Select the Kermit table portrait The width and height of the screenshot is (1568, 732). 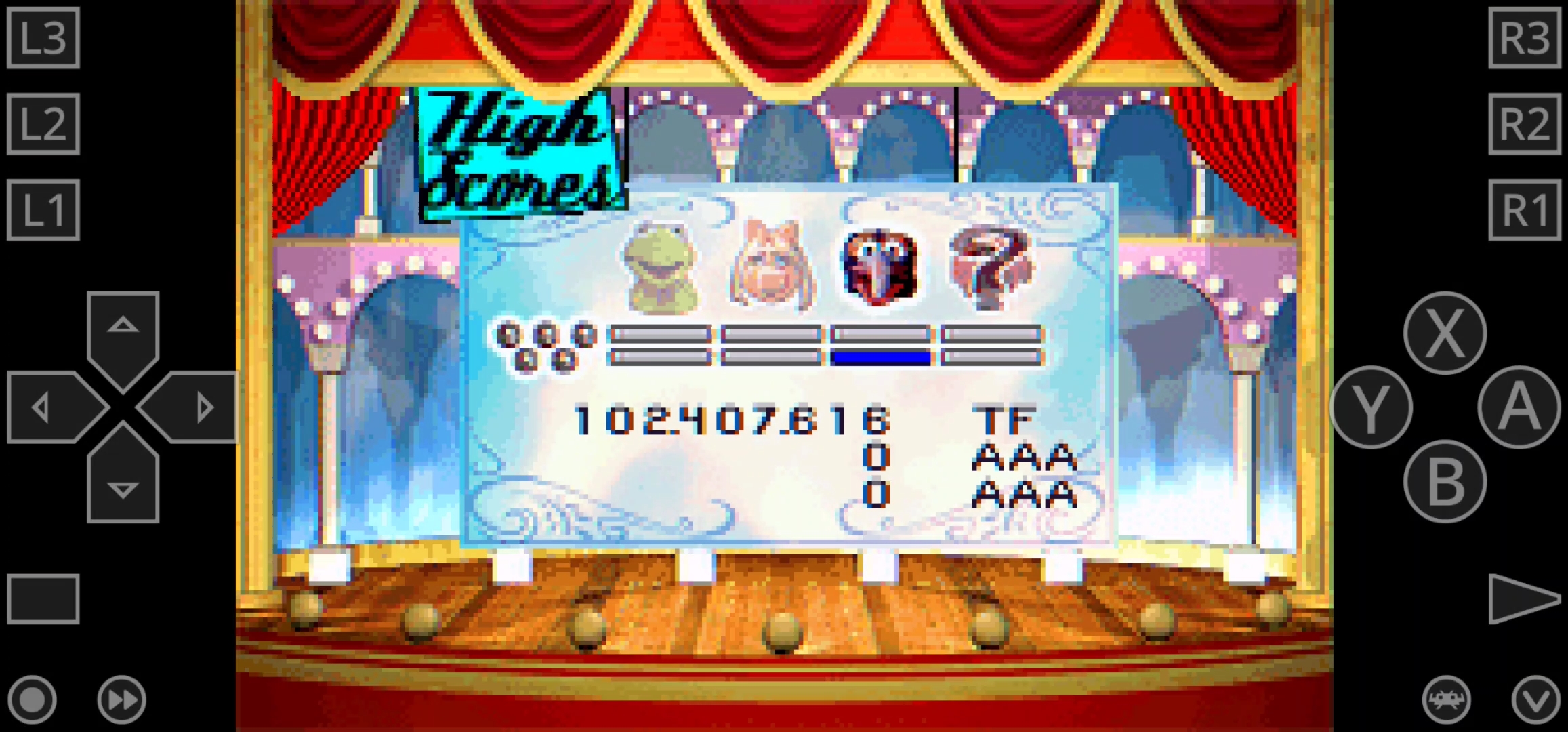pos(661,268)
